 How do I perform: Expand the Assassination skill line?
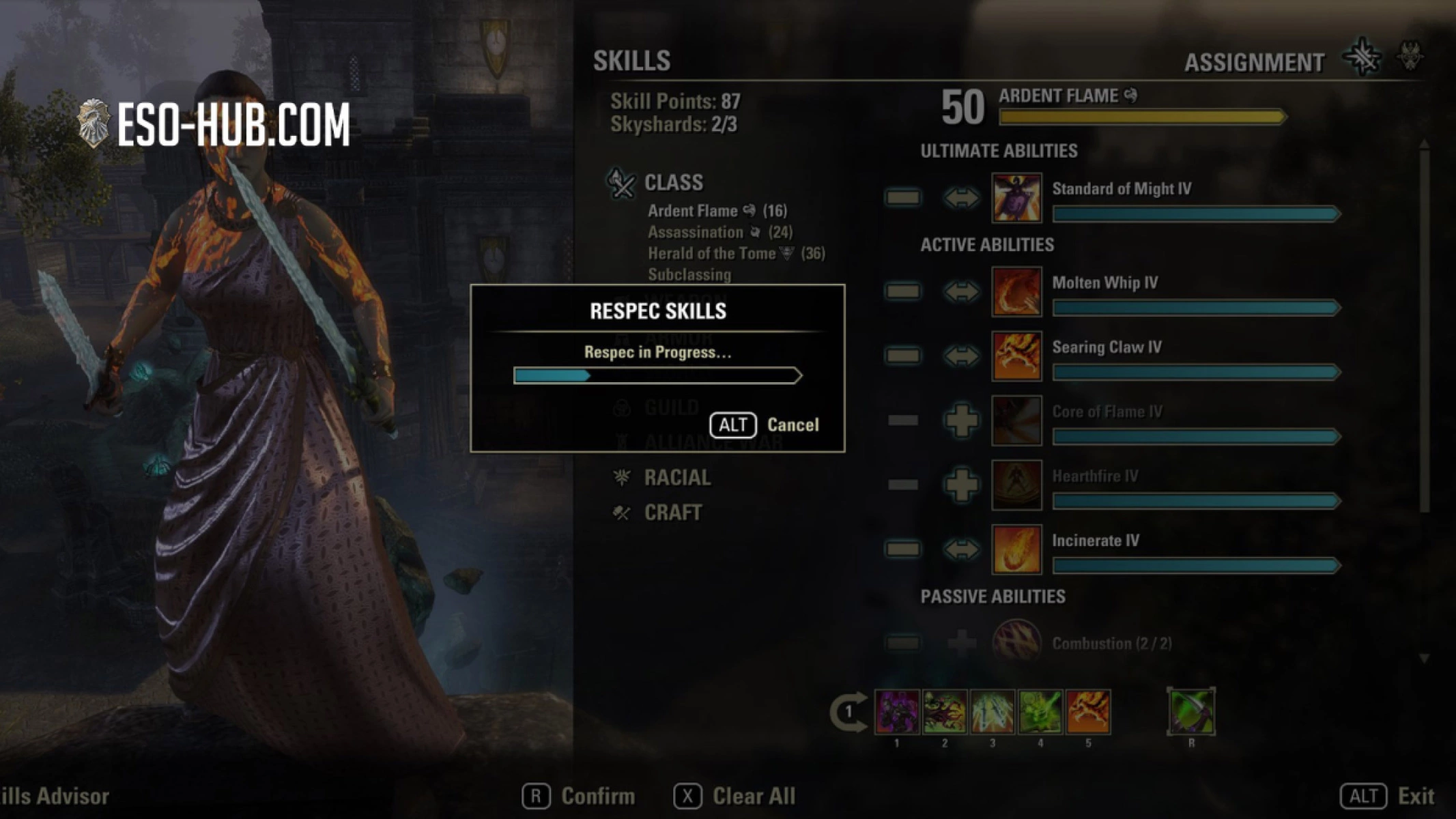pyautogui.click(x=698, y=232)
